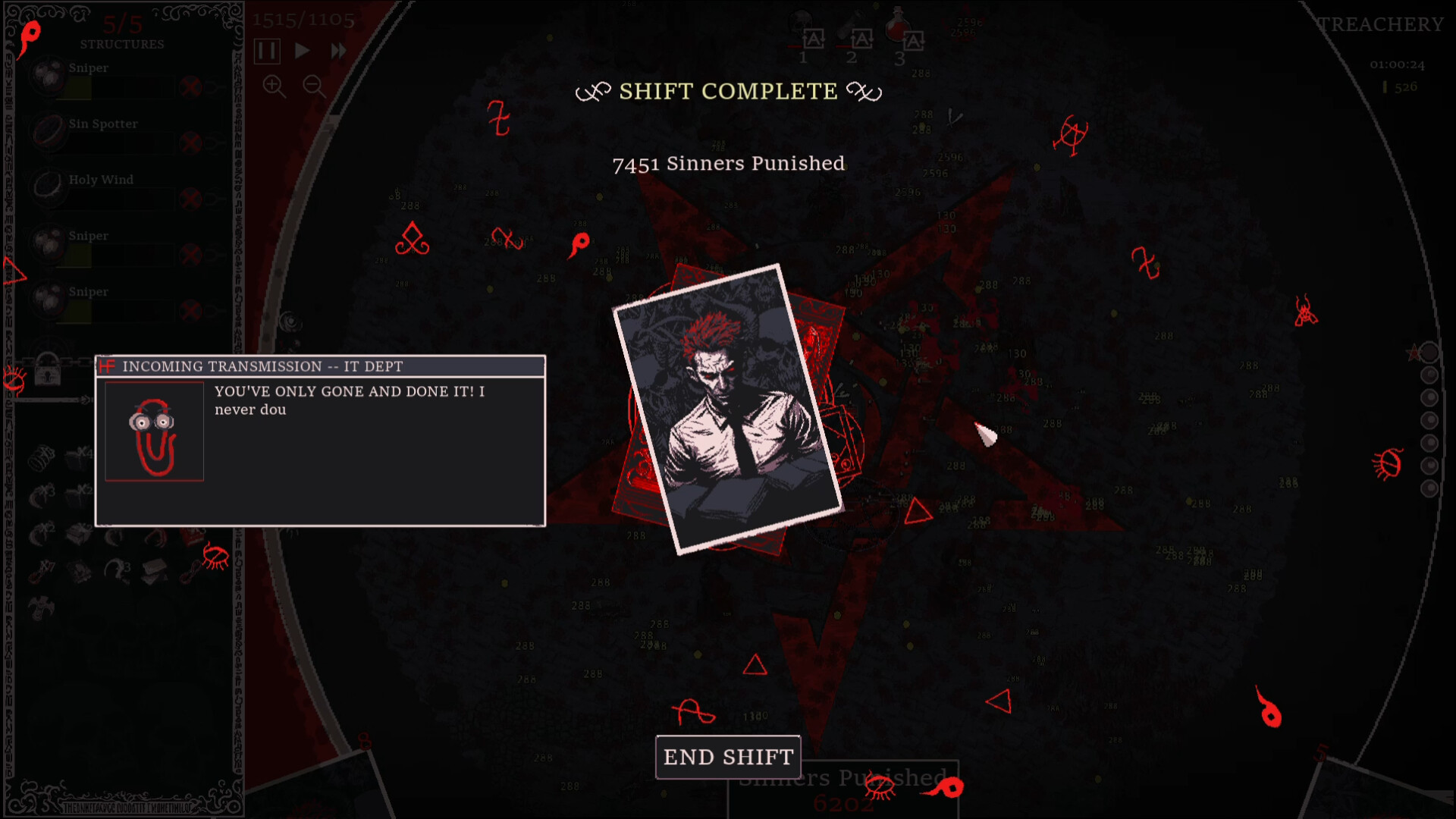Image resolution: width=1456 pixels, height=819 pixels.
Task: Select the red potion ability in slot 3
Action: [x=896, y=26]
